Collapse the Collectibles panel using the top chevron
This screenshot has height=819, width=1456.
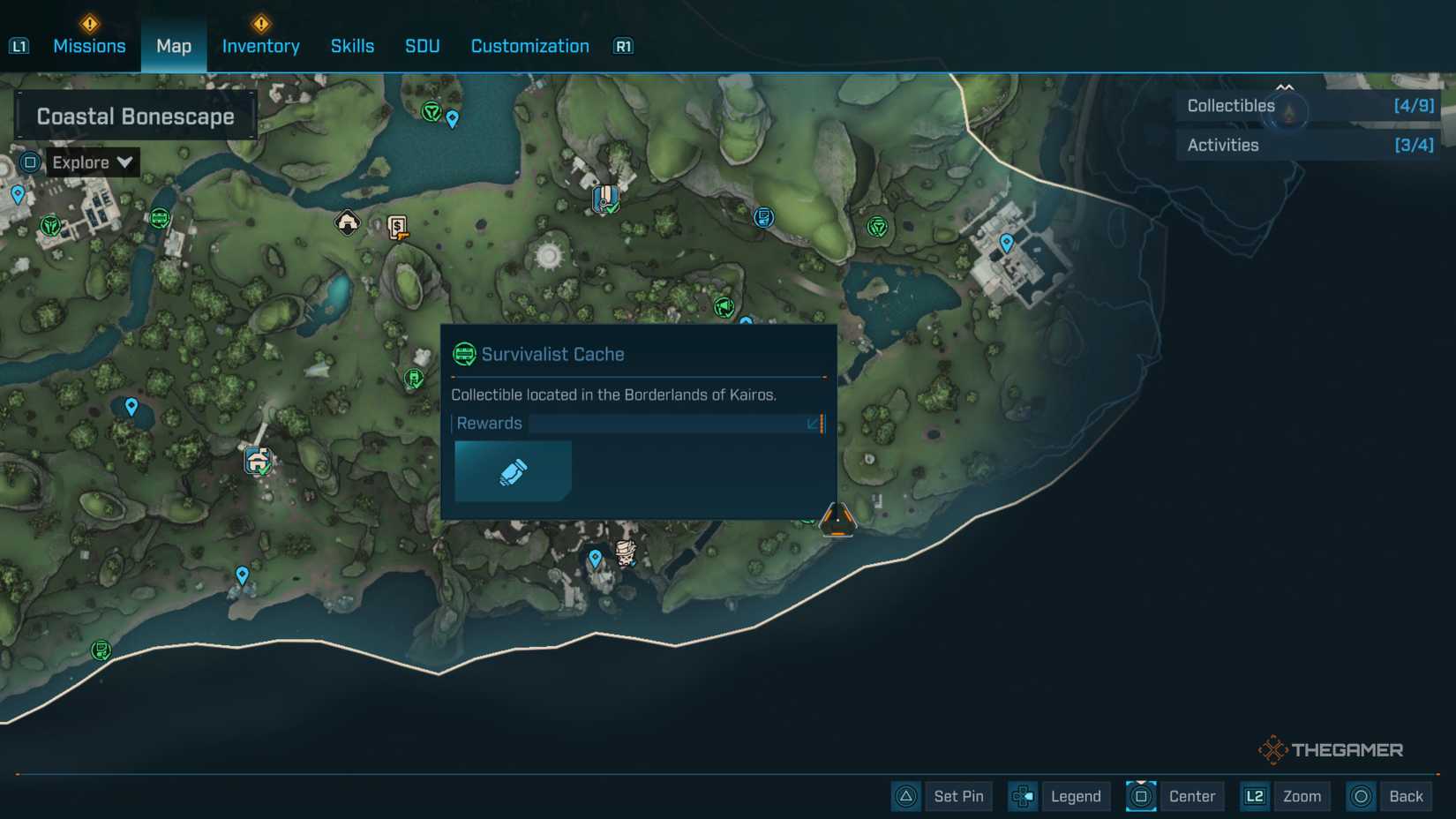(1285, 87)
